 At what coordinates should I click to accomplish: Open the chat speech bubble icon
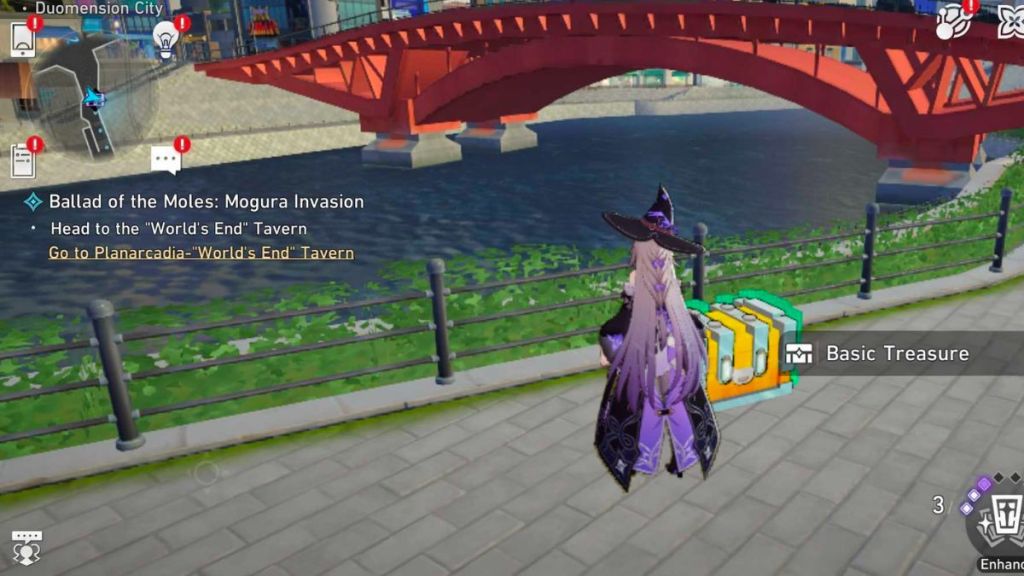pyautogui.click(x=165, y=159)
